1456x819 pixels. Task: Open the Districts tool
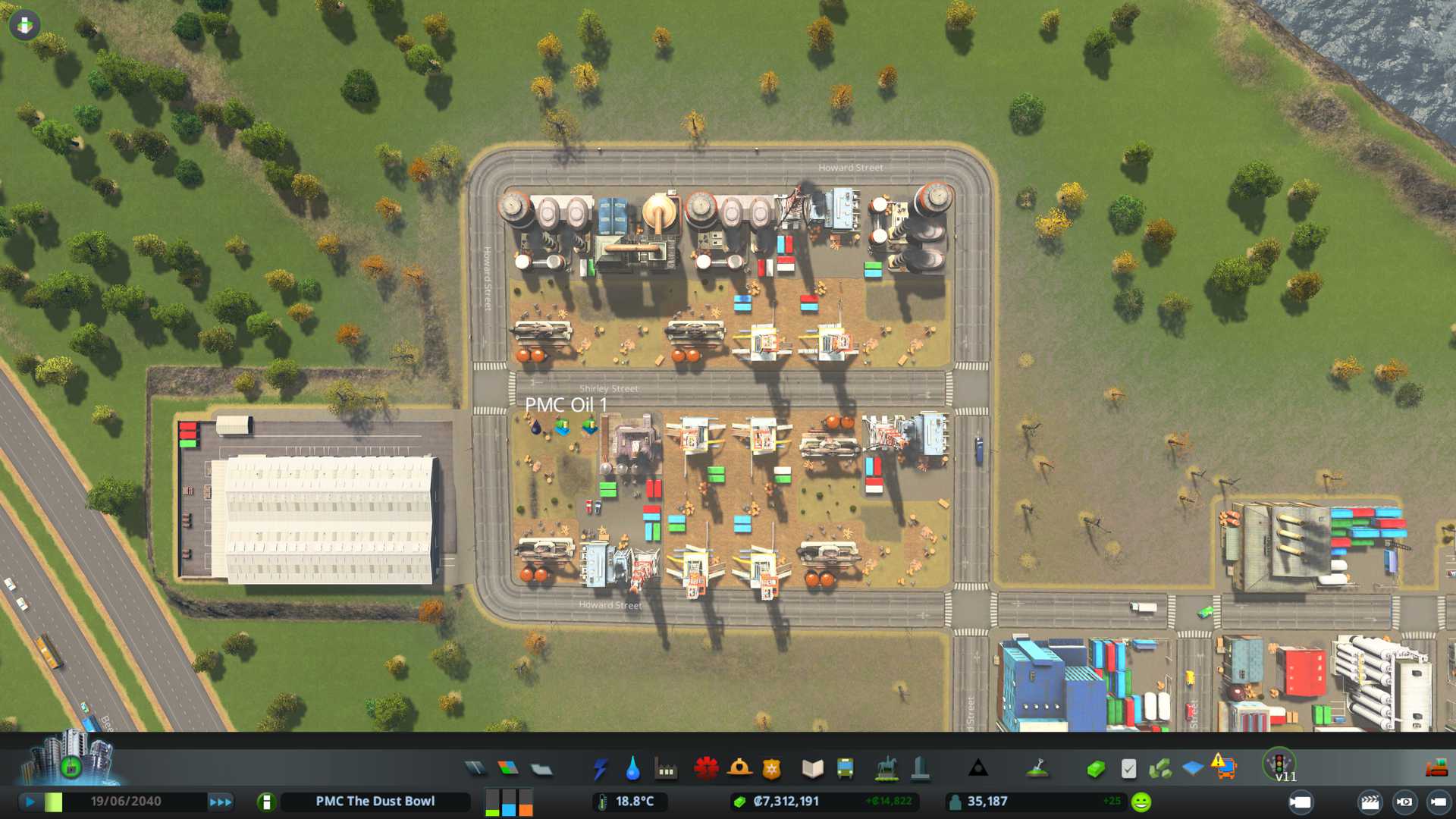click(541, 769)
